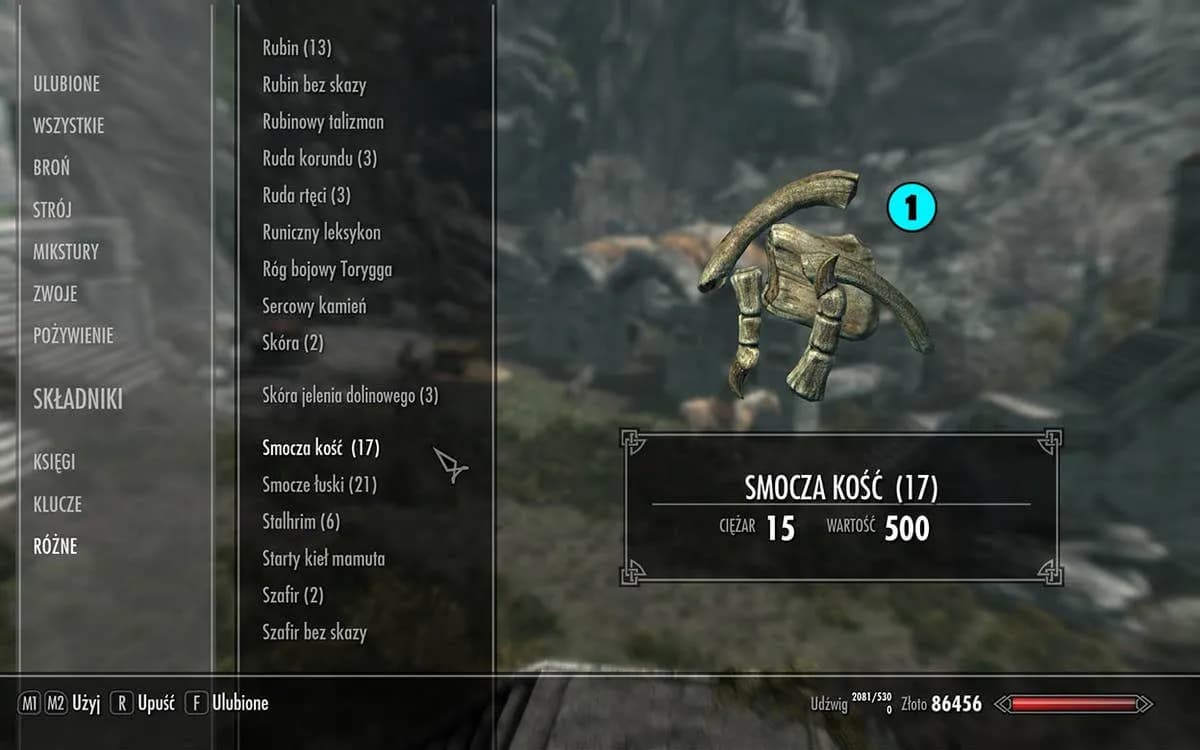
Task: Open the Księgi category
Action: tap(54, 463)
